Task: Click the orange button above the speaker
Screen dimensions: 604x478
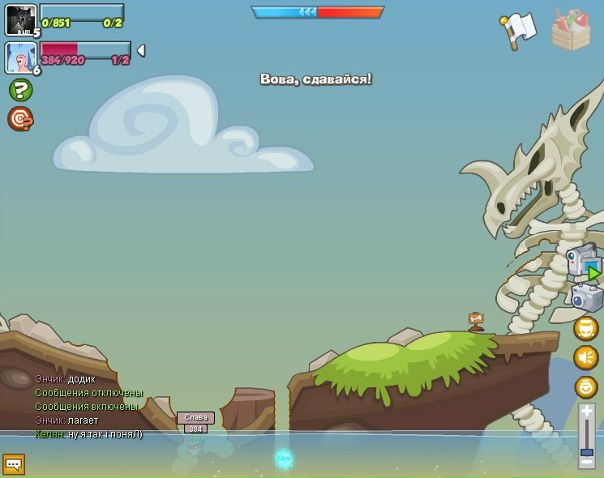Action: [586, 328]
